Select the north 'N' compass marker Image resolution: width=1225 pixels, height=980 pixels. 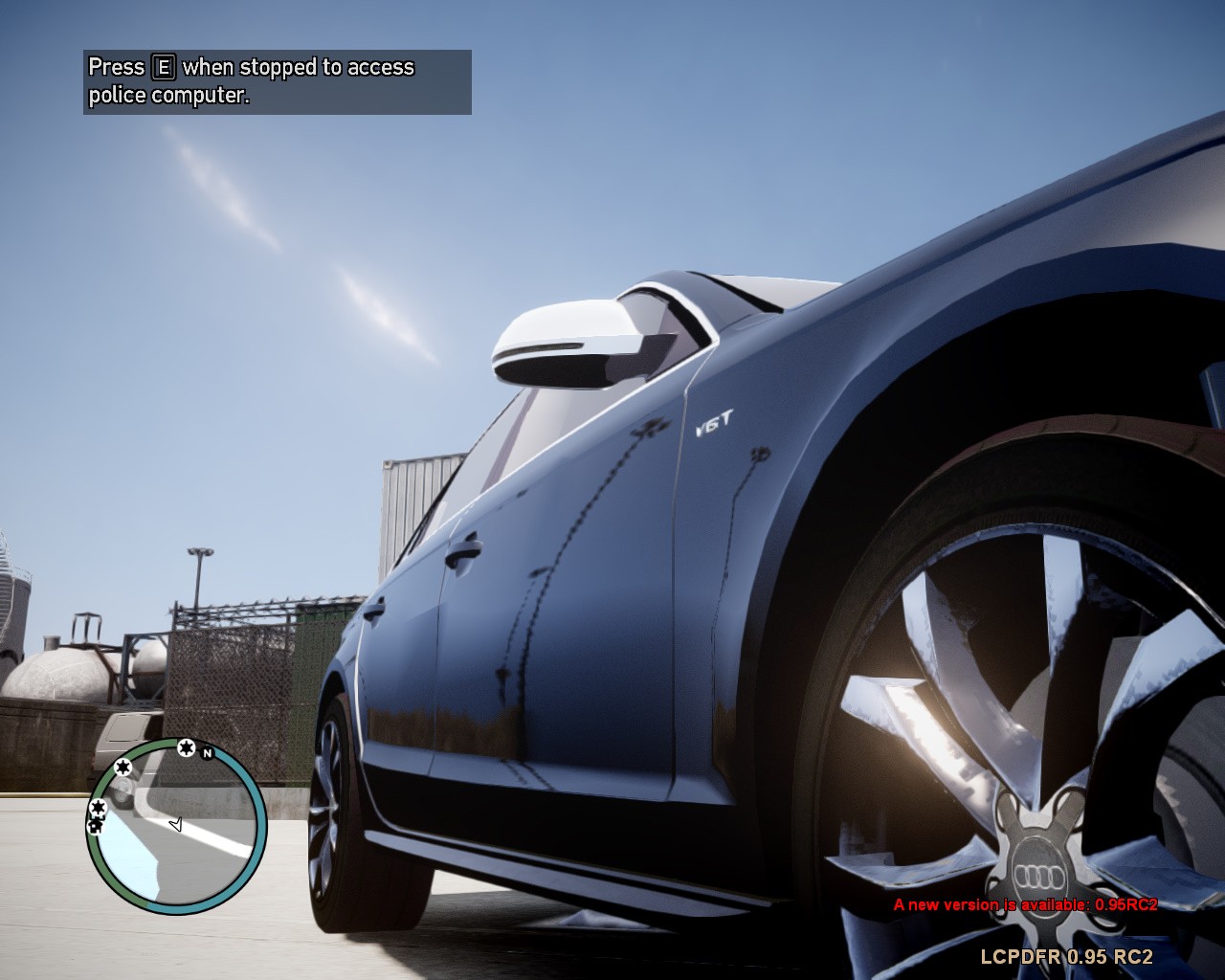click(x=207, y=752)
